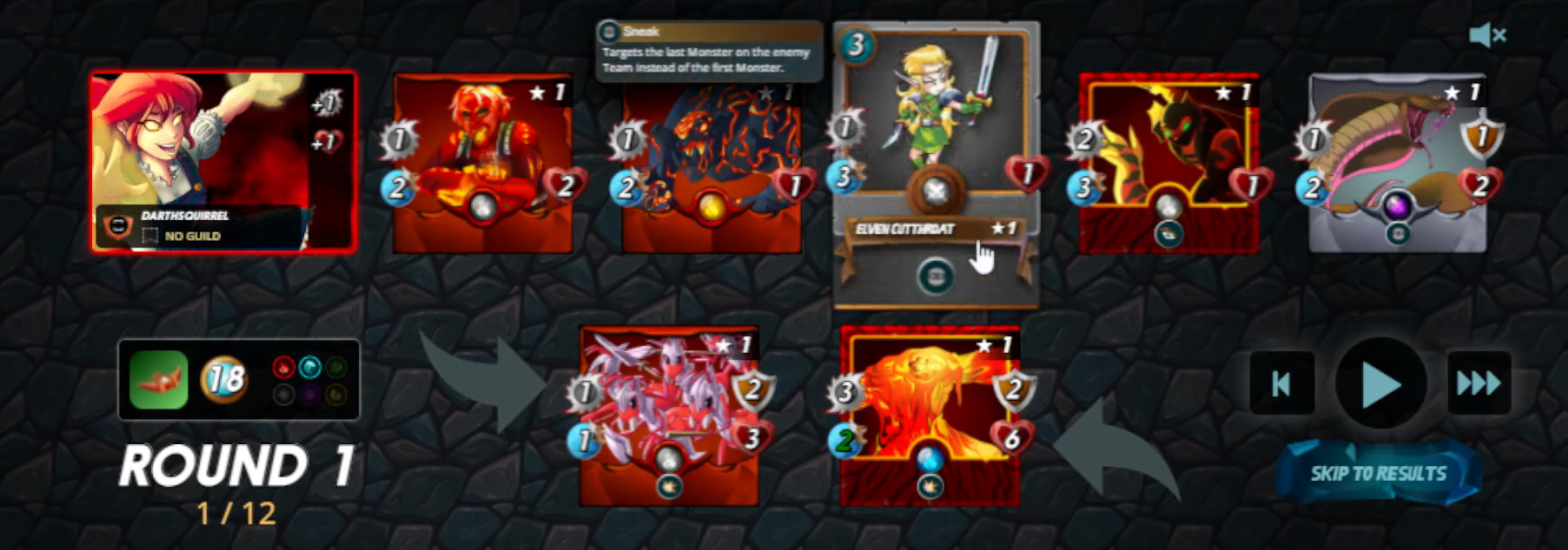1568x550 pixels.
Task: Select DarthSquirrel's red-haired summoner card
Action: coord(223,162)
